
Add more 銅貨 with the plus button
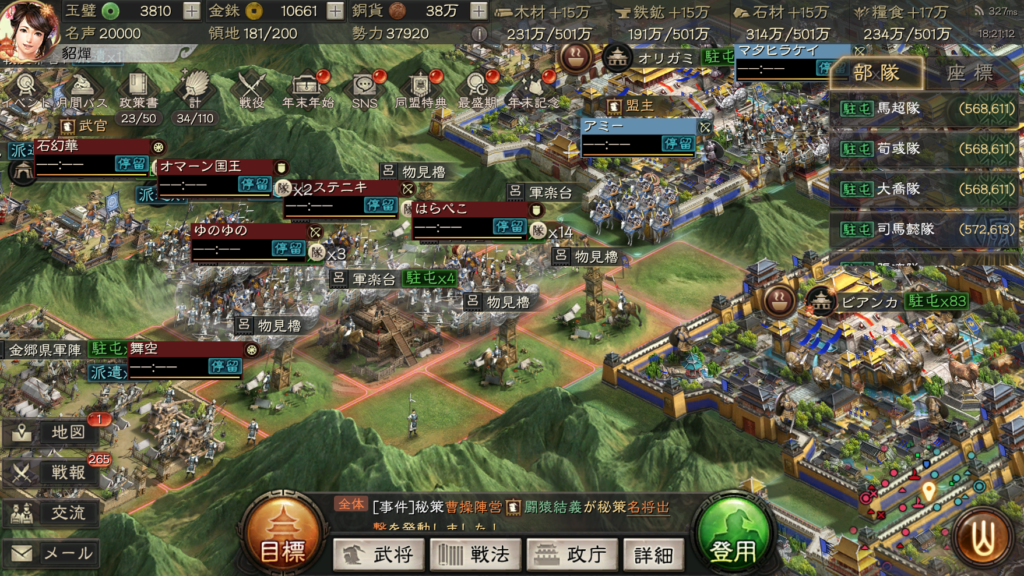[478, 12]
